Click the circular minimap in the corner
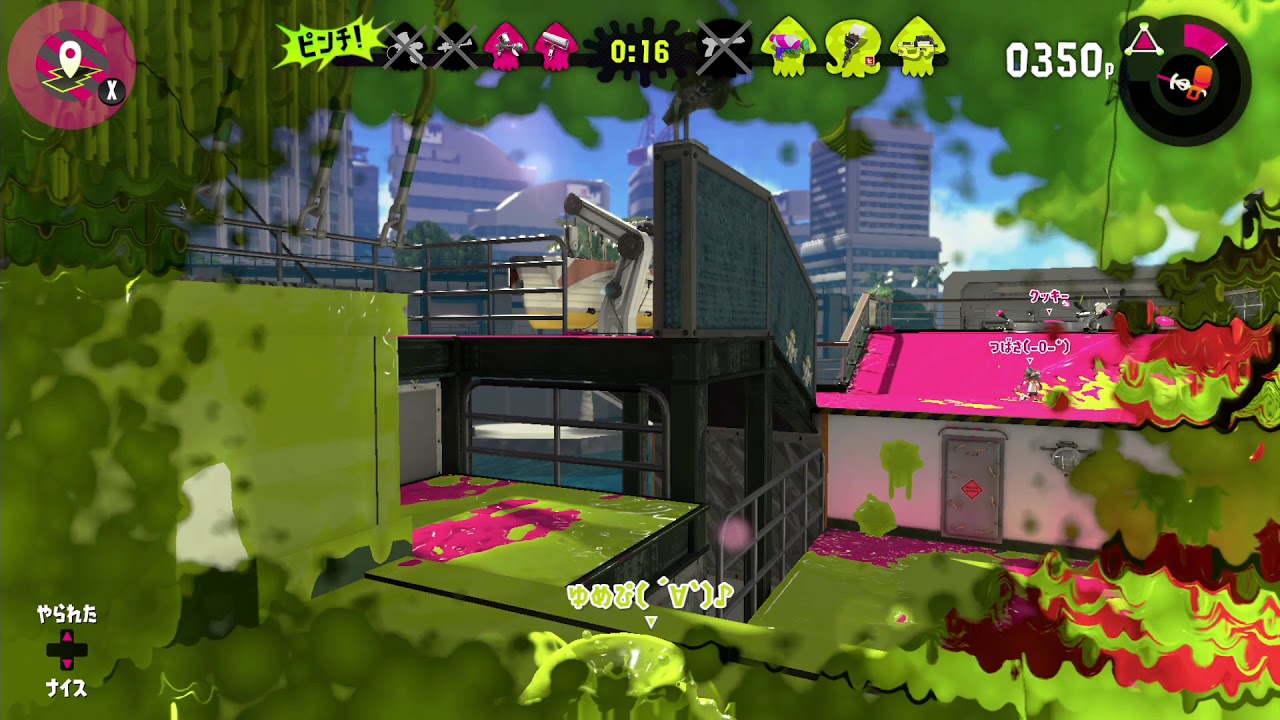Image resolution: width=1280 pixels, height=720 pixels. pos(72,55)
